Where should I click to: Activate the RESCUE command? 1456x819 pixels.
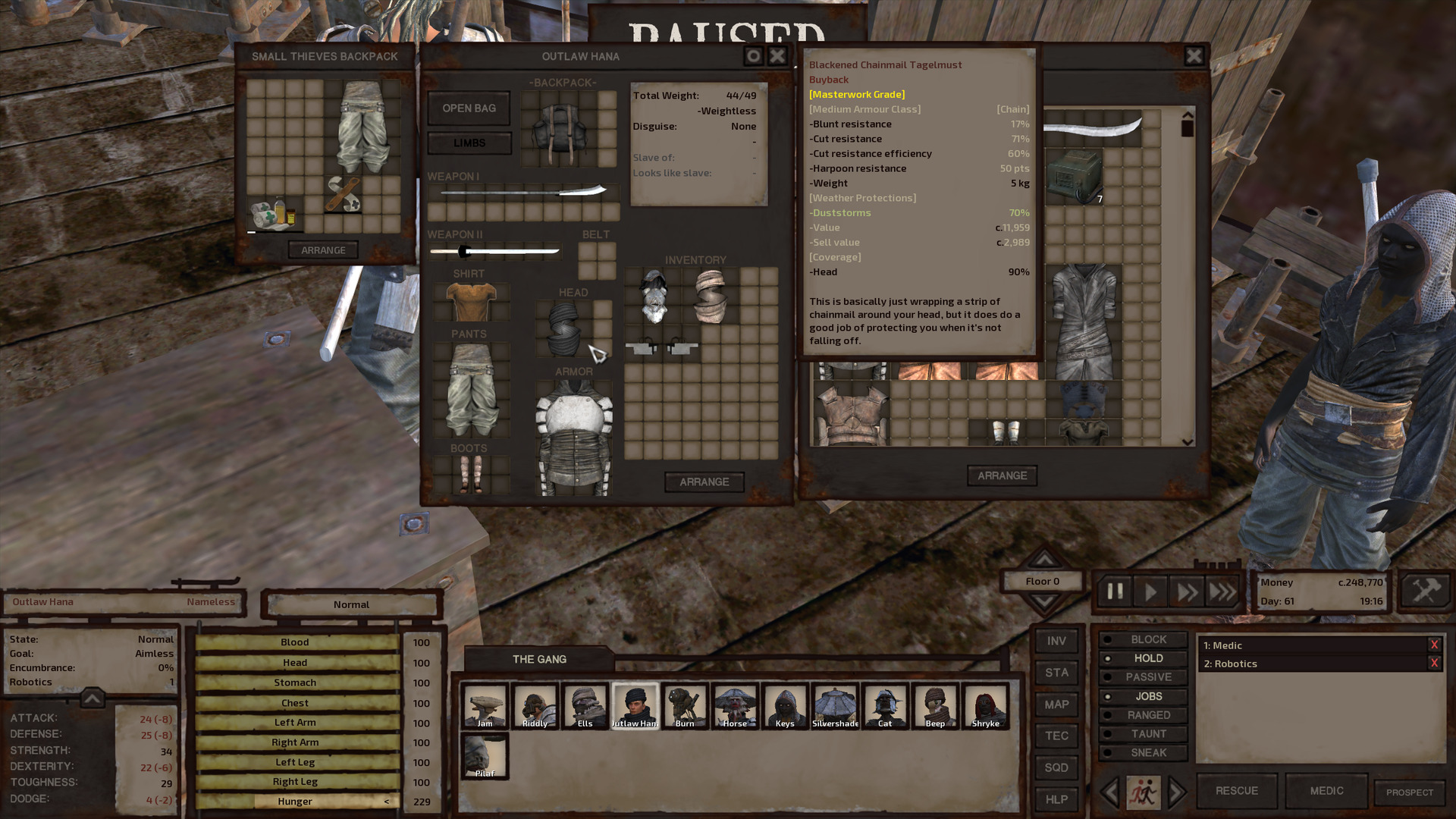(x=1236, y=791)
